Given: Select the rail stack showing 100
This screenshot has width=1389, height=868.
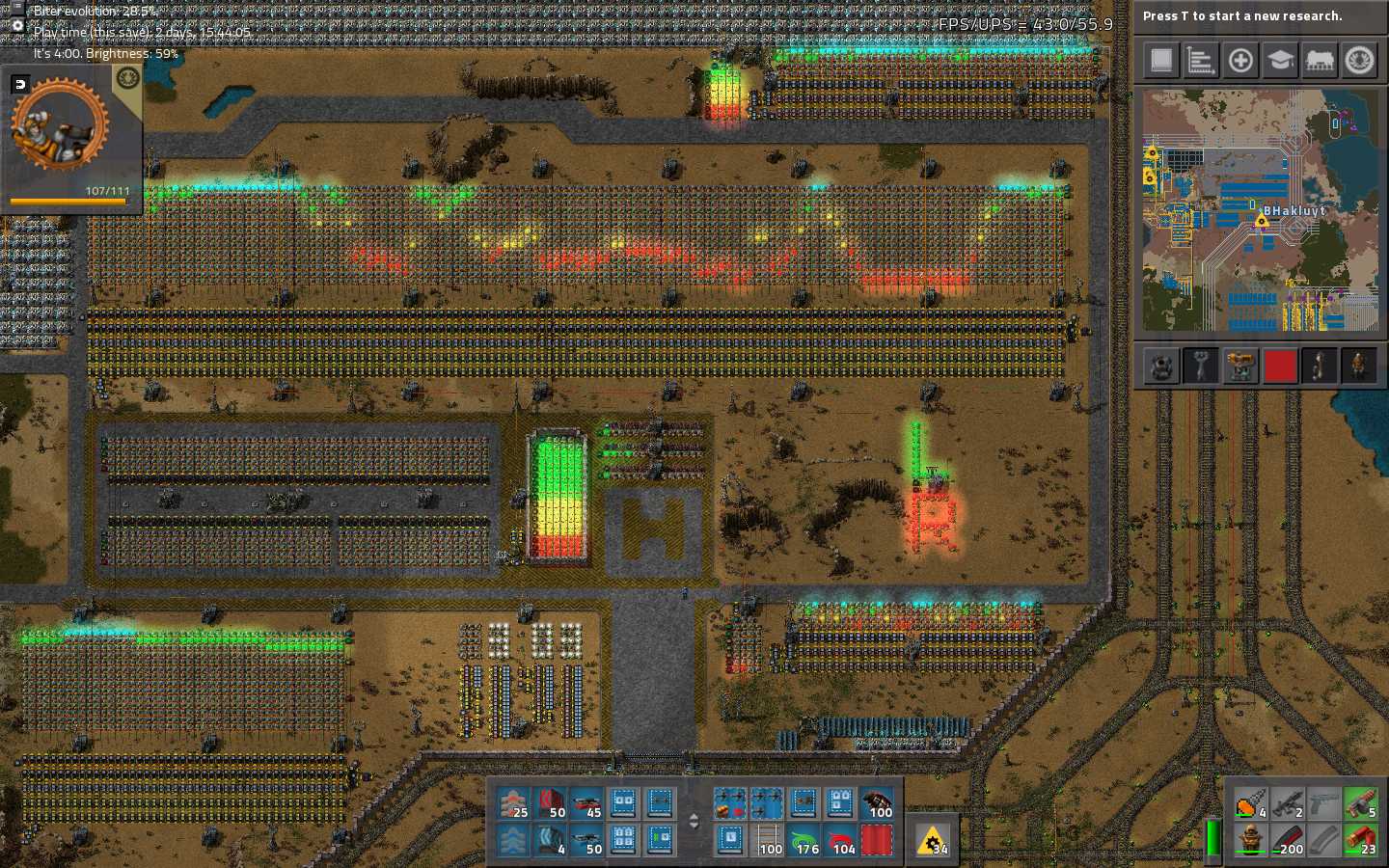Looking at the screenshot, I should [x=768, y=840].
